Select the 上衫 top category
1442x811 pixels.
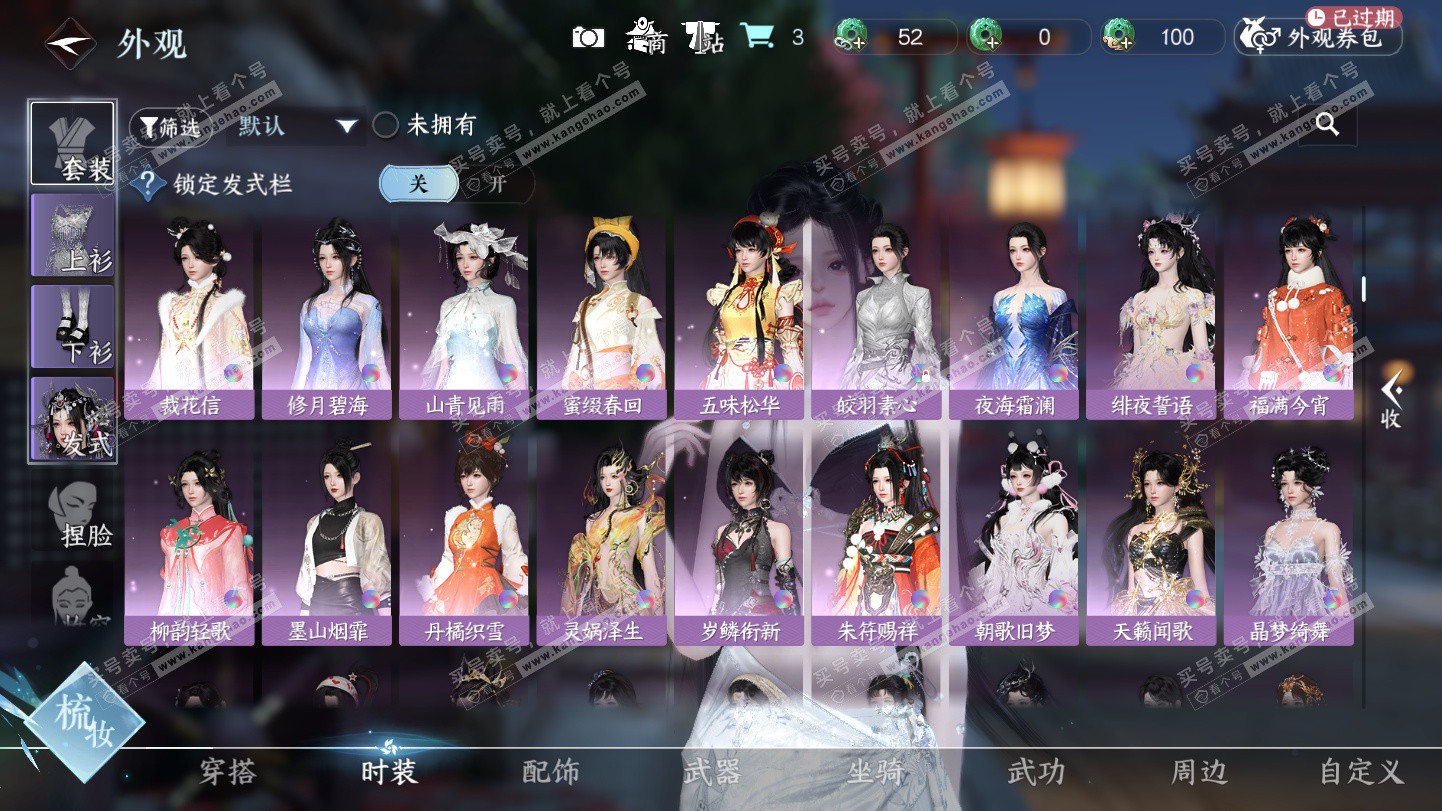pos(72,235)
